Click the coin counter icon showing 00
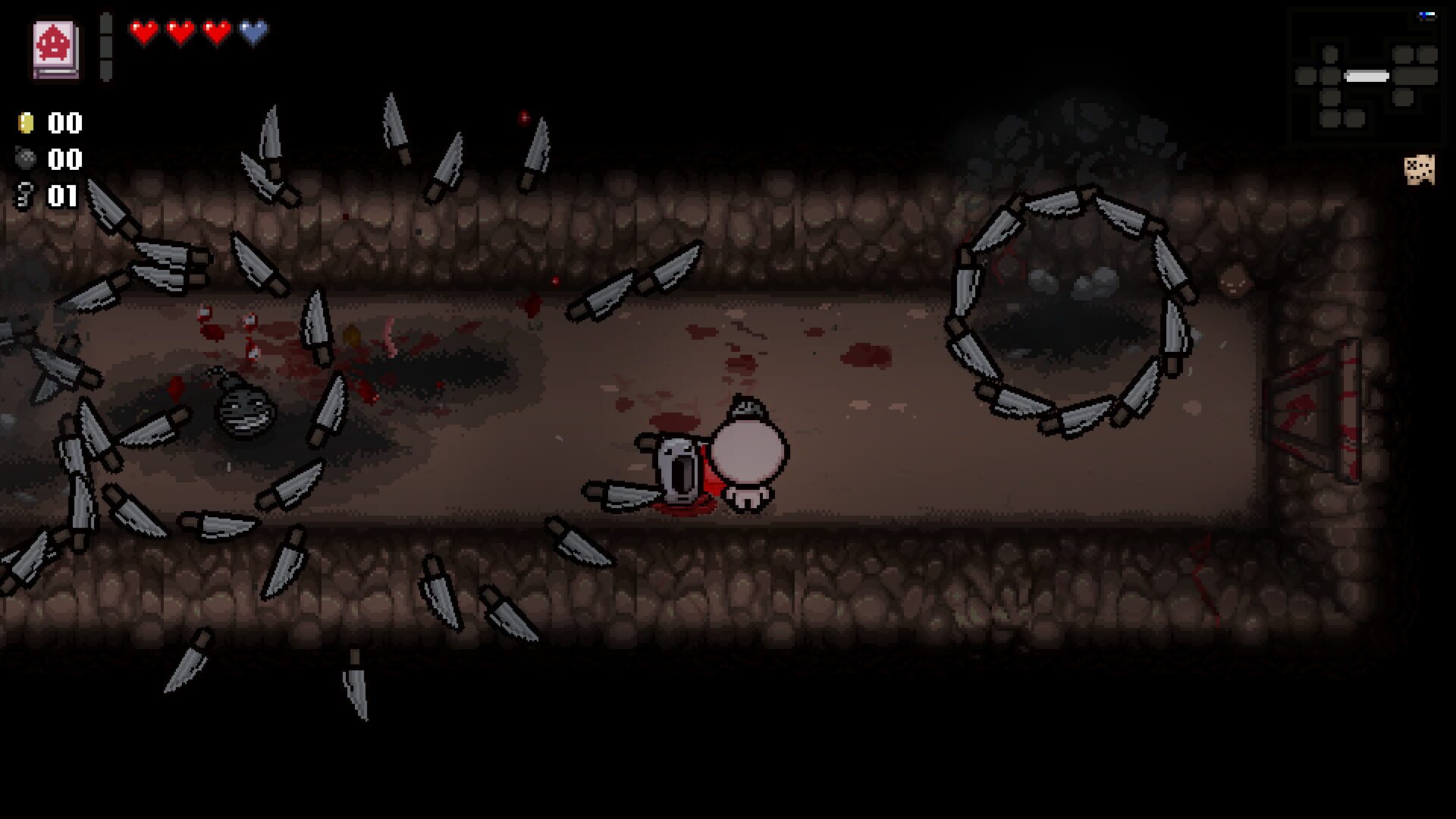This screenshot has height=819, width=1456. coord(27,122)
